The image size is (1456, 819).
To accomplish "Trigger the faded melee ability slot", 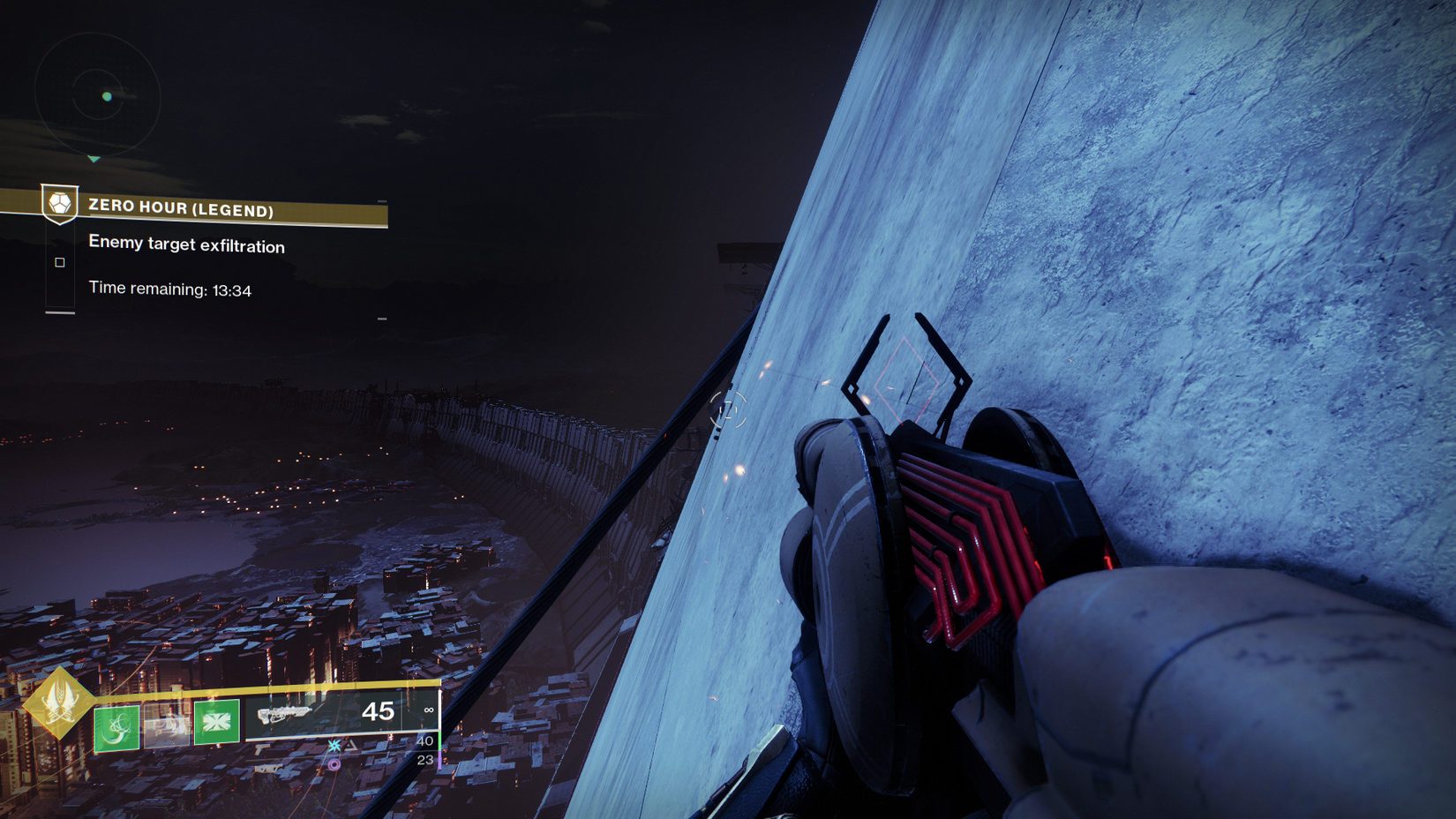I will (x=167, y=725).
